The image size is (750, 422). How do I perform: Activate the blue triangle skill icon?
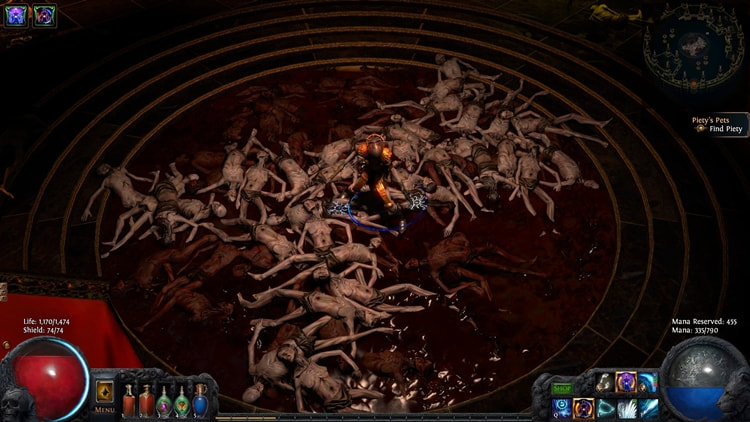pyautogui.click(x=606, y=408)
